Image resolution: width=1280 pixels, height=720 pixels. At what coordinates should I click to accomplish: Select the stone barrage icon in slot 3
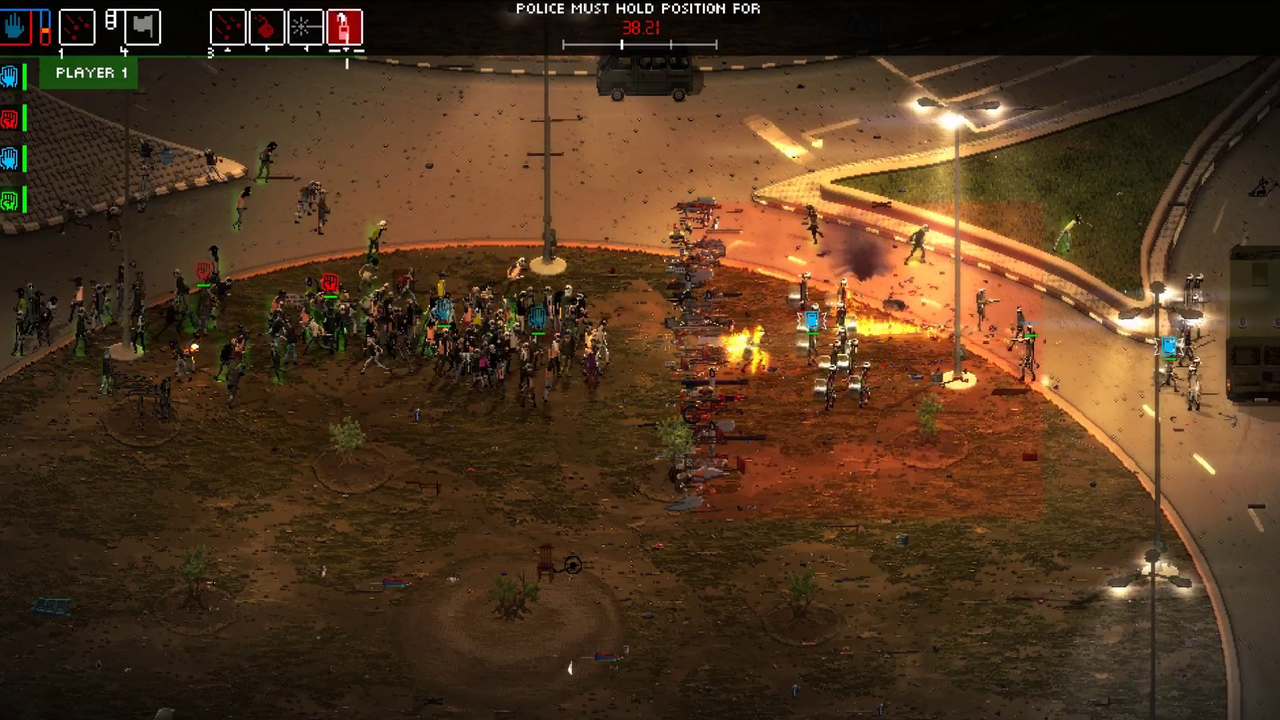227,27
